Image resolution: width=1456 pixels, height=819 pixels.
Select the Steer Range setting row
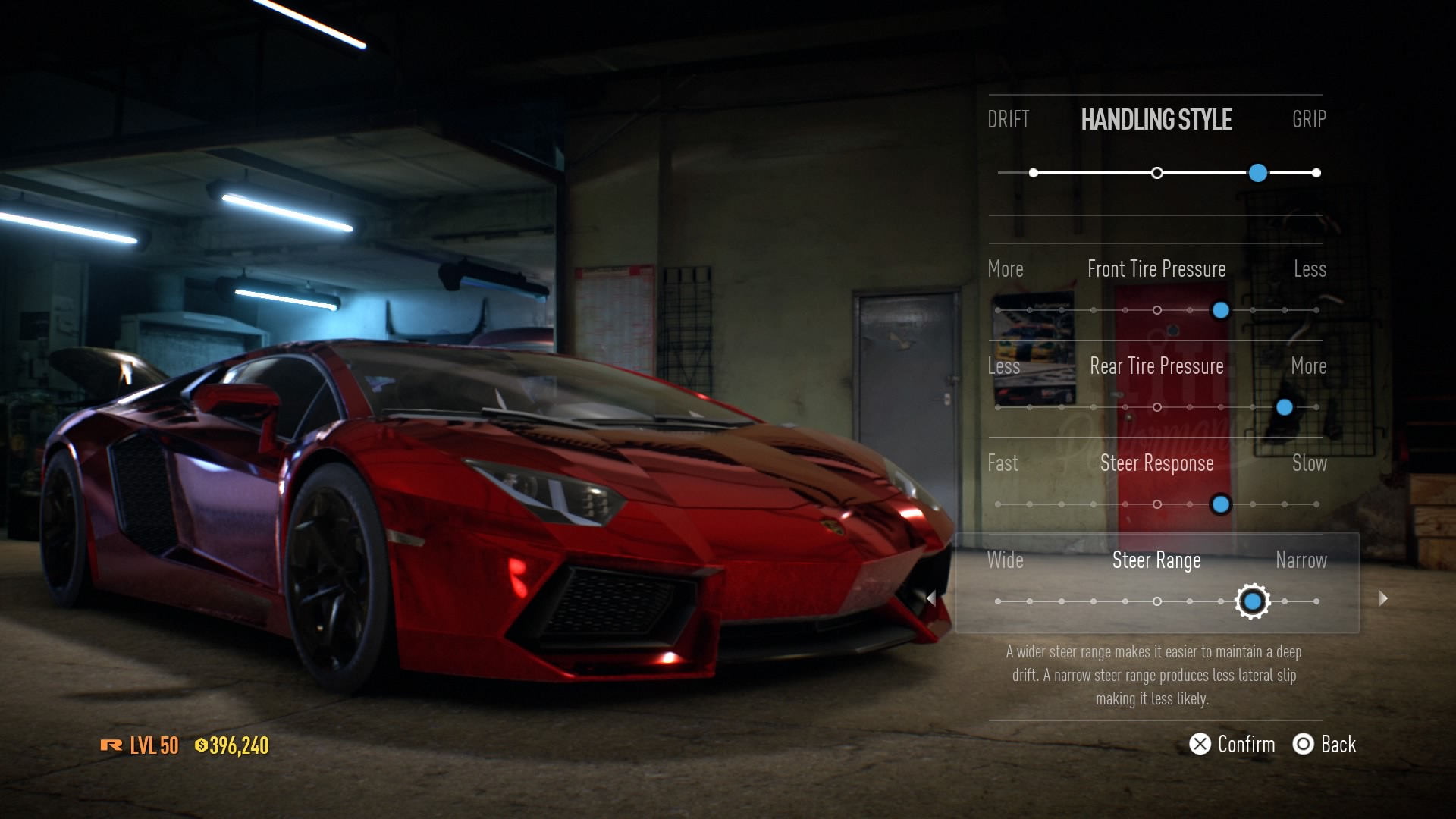click(x=1156, y=582)
